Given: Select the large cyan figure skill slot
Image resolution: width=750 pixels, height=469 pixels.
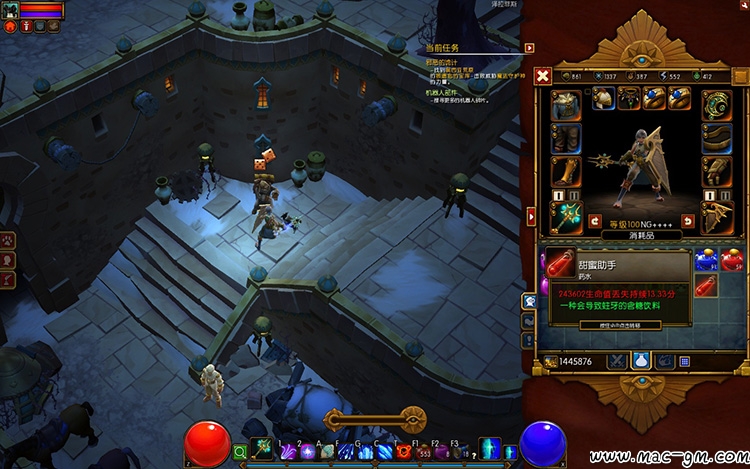Looking at the screenshot, I should point(489,449).
